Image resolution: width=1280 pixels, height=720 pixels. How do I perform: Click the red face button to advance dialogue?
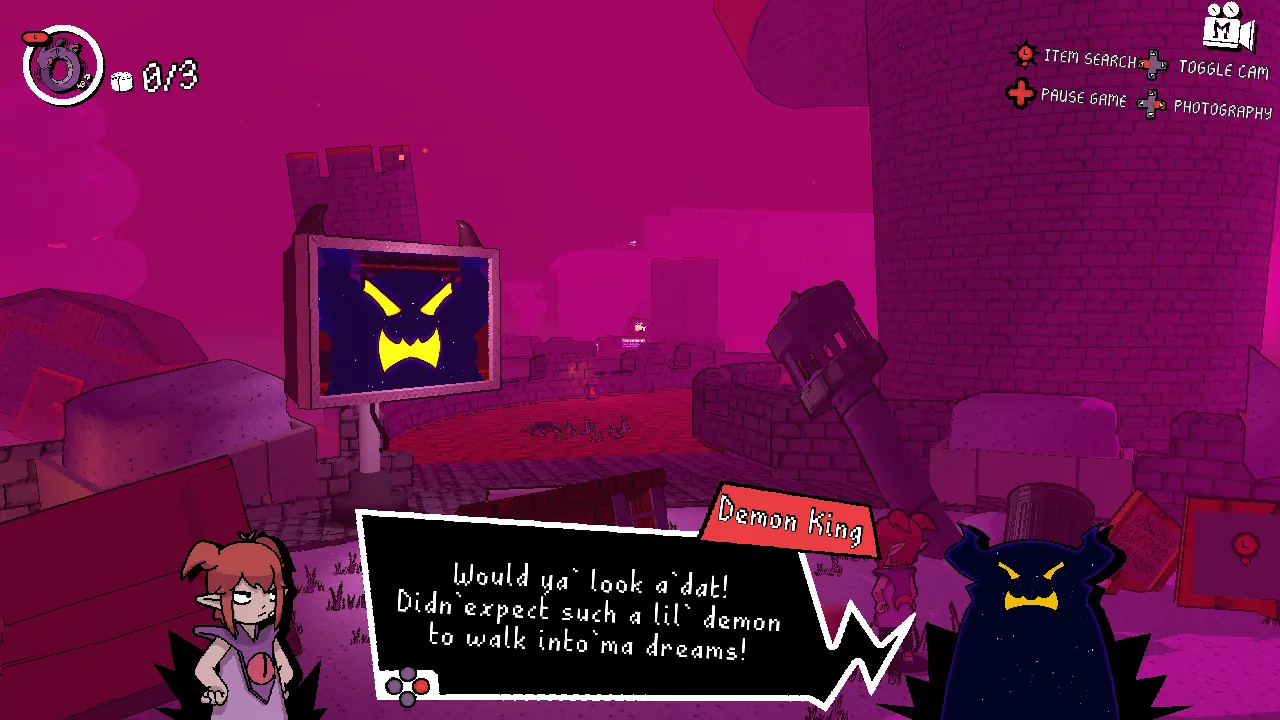click(x=421, y=687)
